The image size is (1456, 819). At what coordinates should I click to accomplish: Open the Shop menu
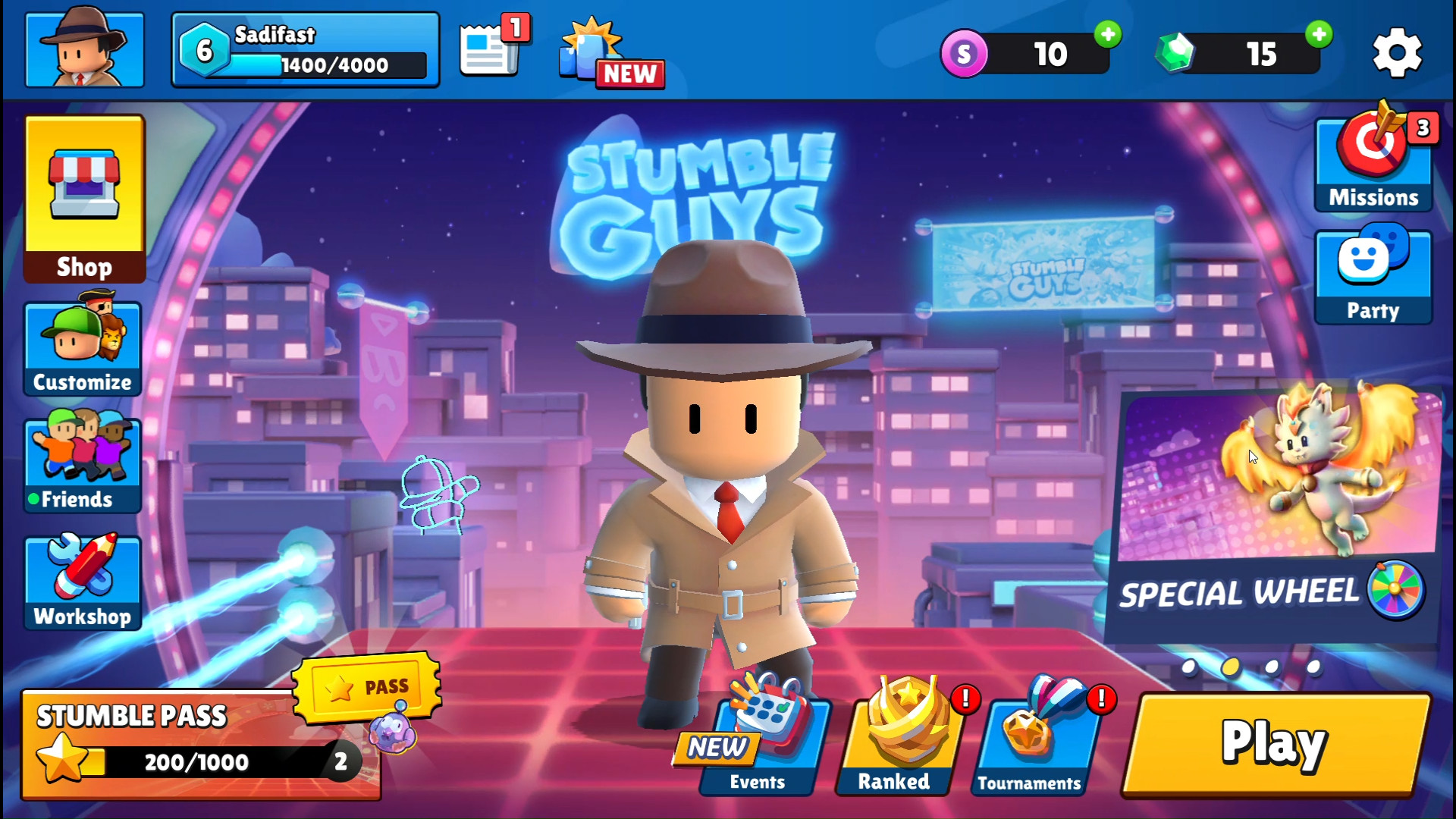pos(84,199)
